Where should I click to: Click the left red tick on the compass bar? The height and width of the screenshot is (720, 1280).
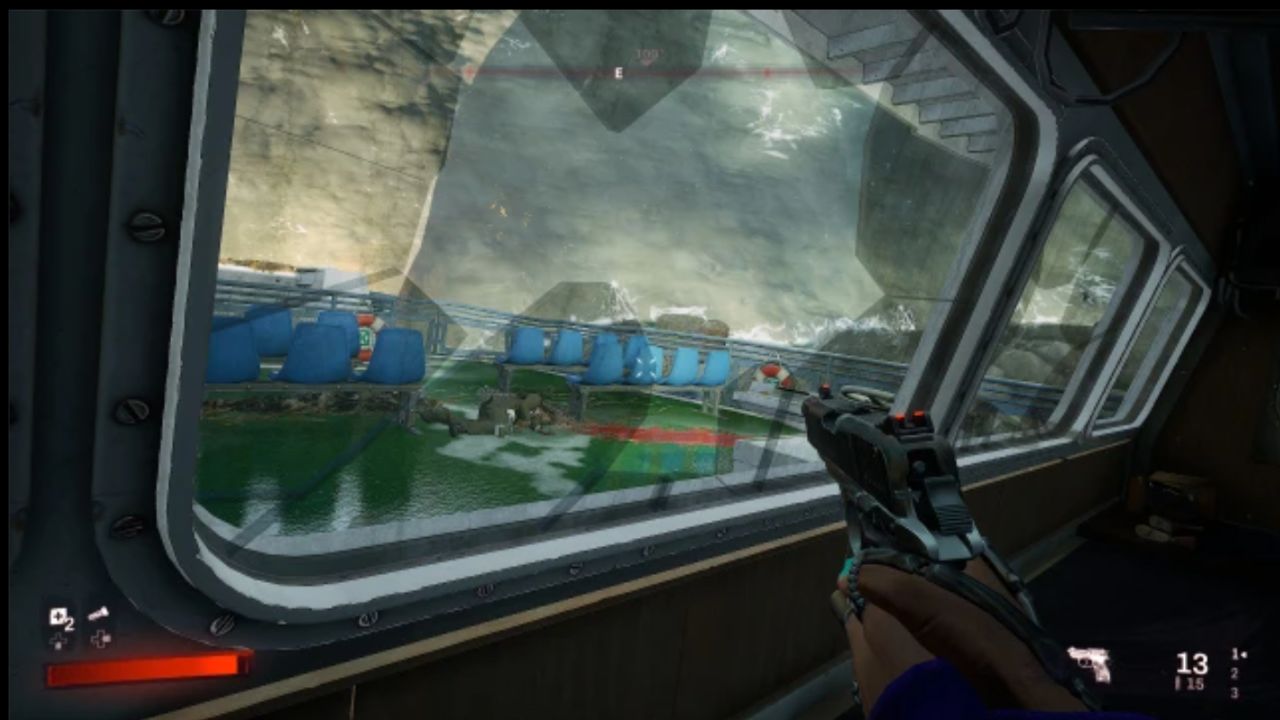click(467, 71)
